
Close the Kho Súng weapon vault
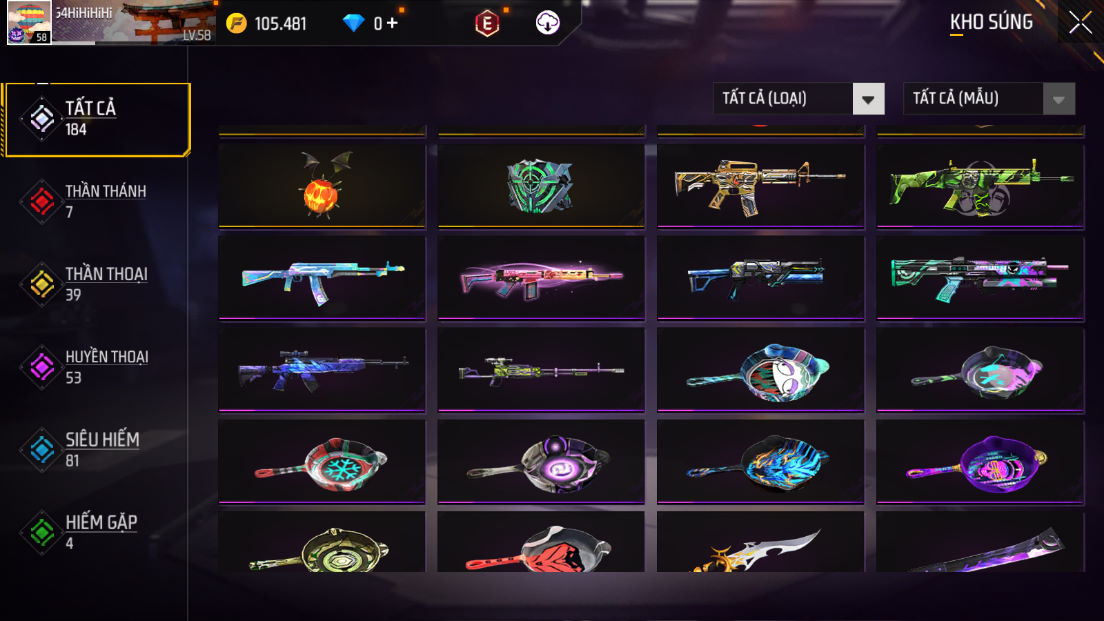click(1080, 22)
